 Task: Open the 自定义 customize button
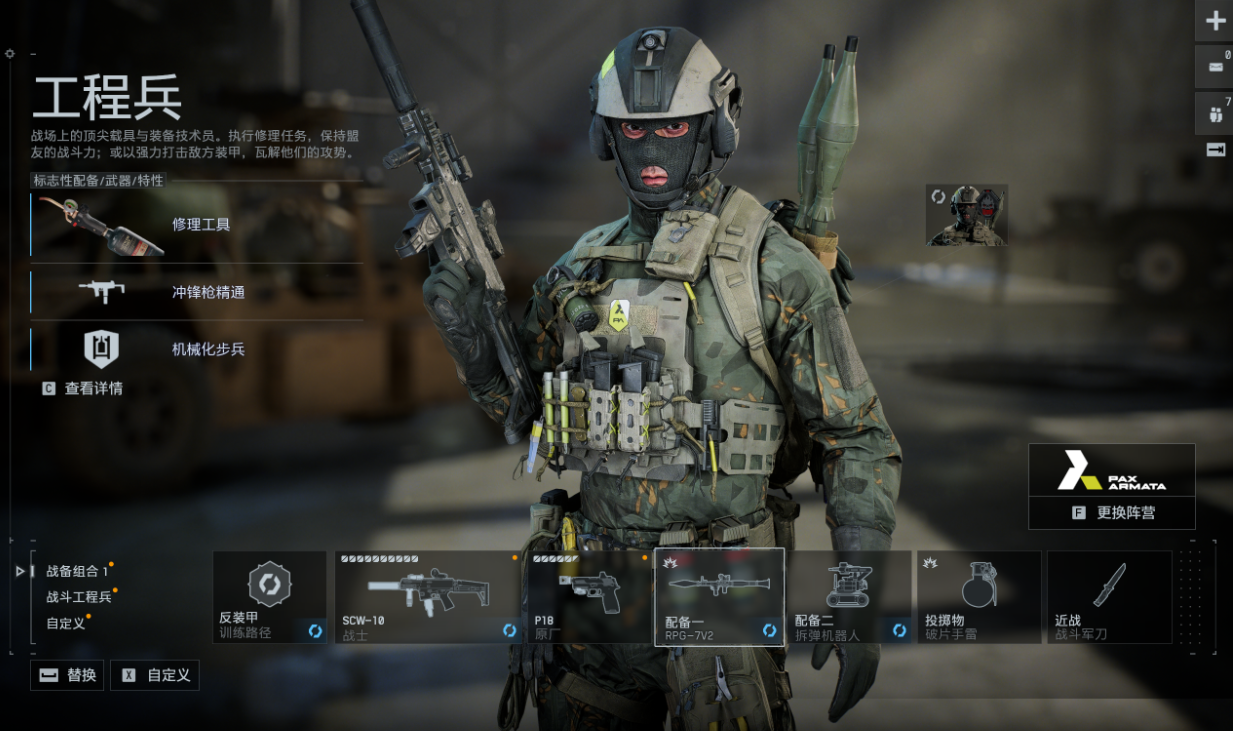point(155,675)
